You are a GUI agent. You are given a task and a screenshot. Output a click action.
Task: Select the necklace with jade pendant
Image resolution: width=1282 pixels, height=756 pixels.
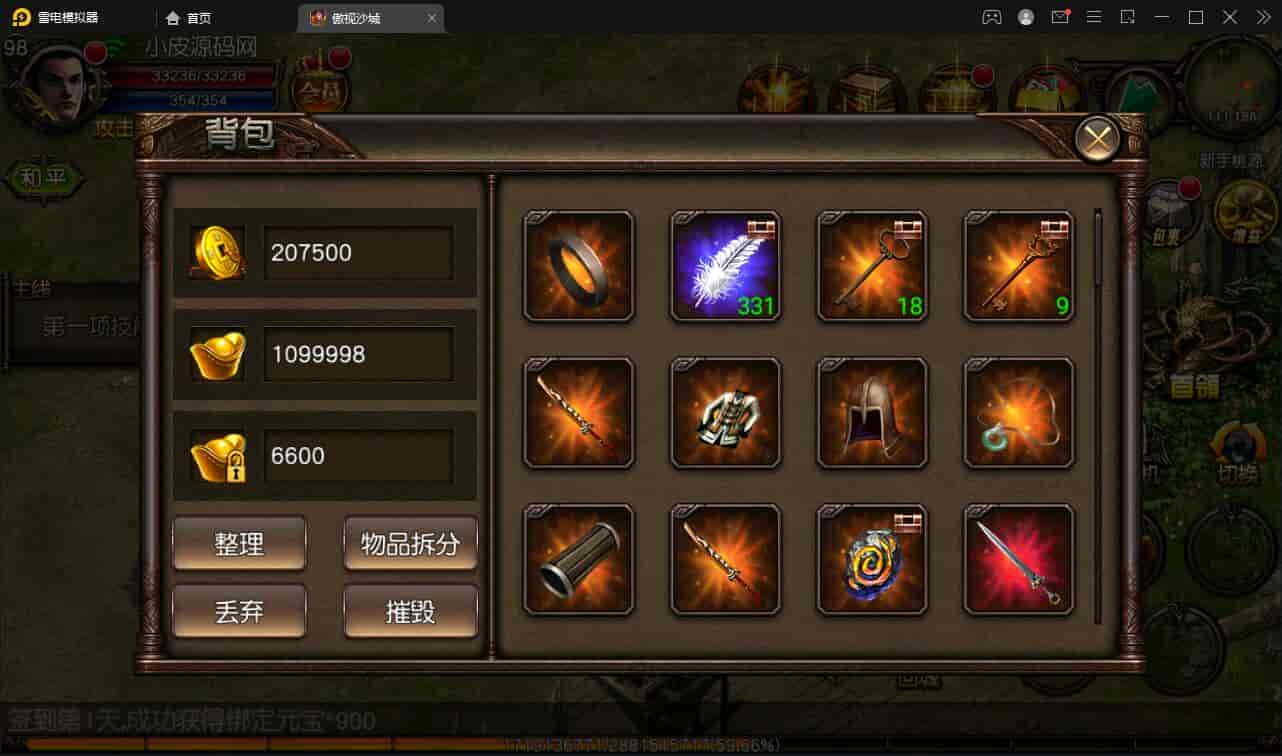point(1018,413)
